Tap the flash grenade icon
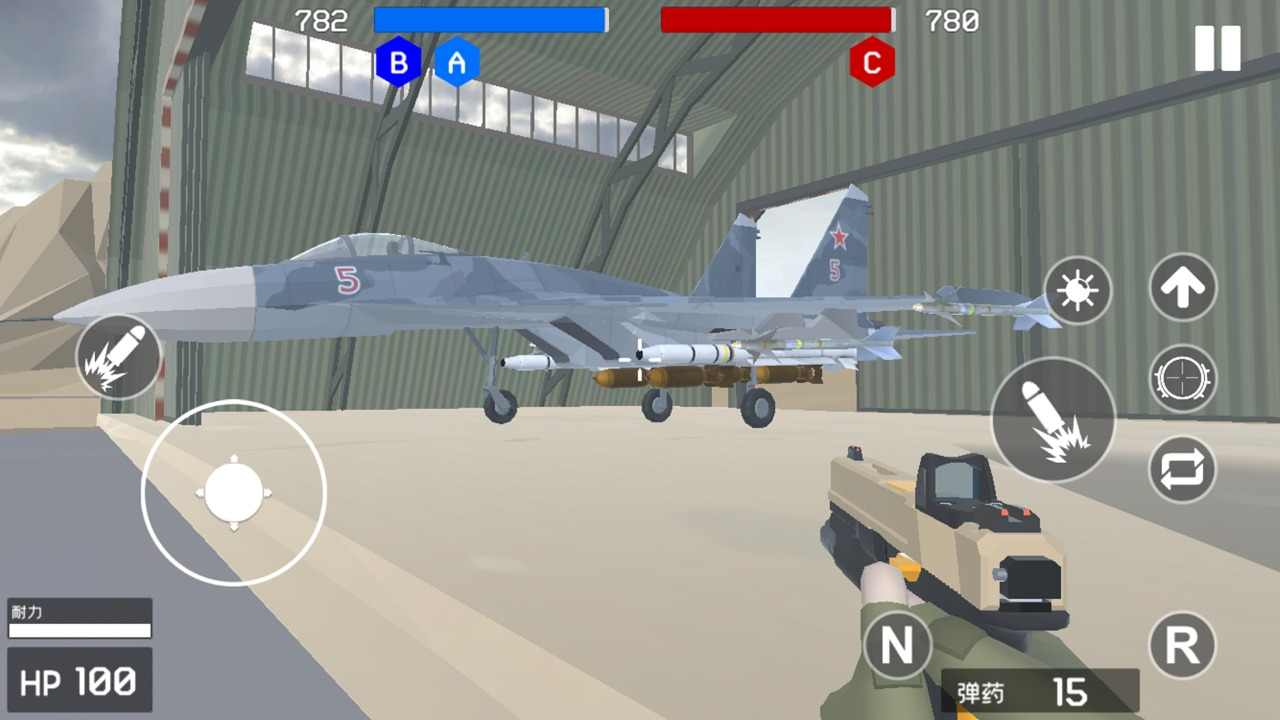The height and width of the screenshot is (720, 1280). point(1077,291)
